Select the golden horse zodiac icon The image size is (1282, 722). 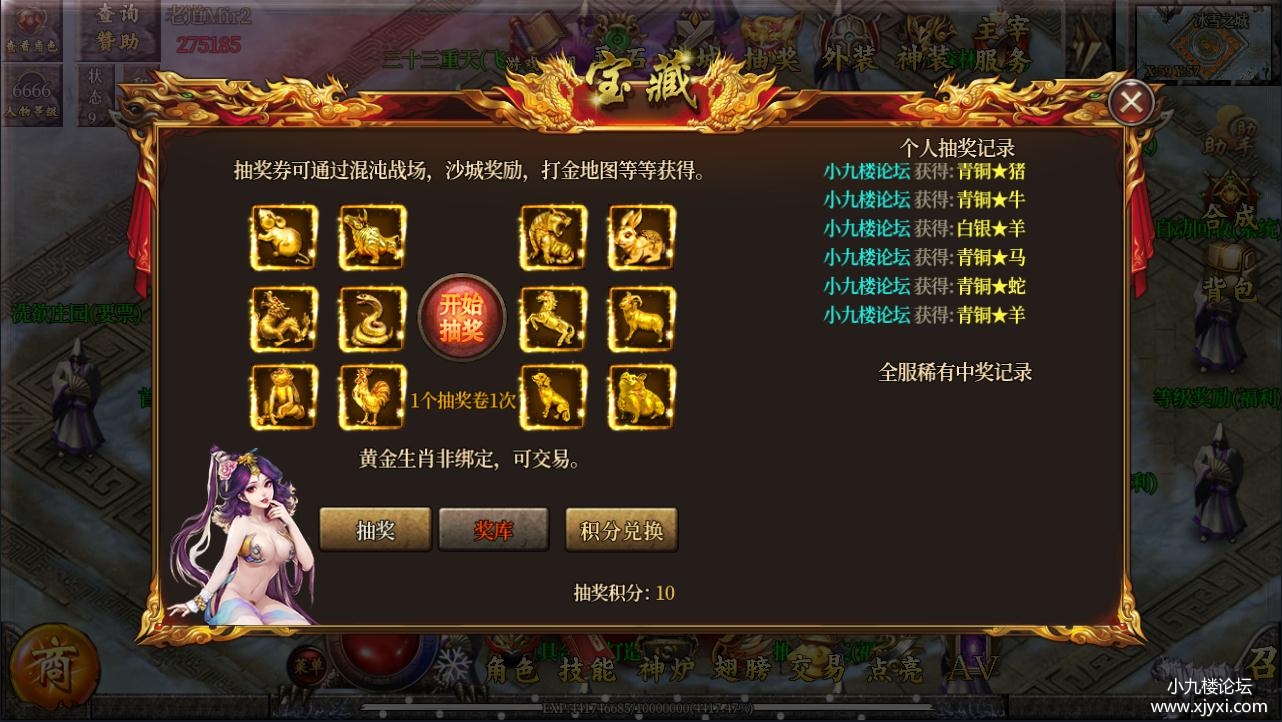552,317
